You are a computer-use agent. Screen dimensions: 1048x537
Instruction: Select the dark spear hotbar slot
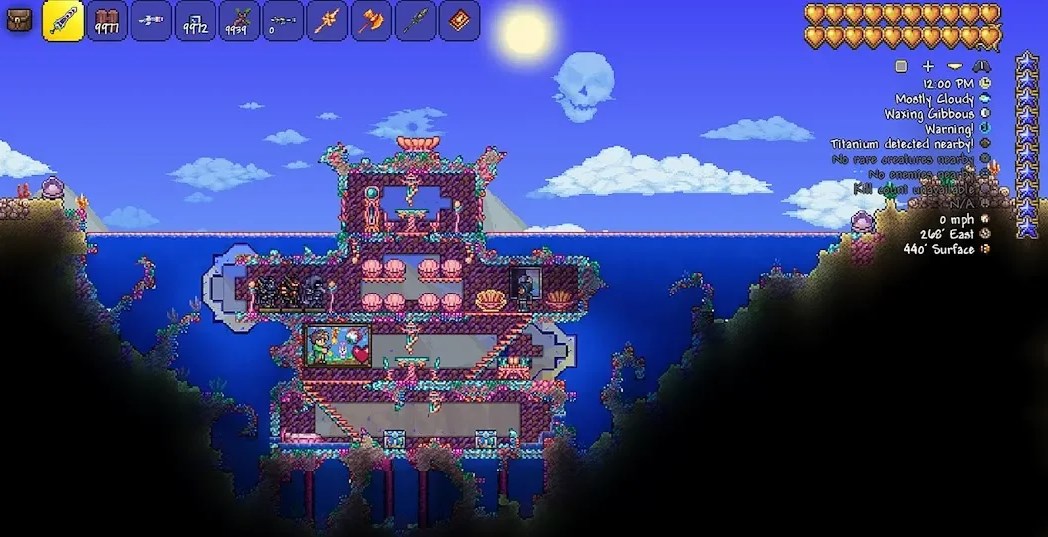pos(415,21)
